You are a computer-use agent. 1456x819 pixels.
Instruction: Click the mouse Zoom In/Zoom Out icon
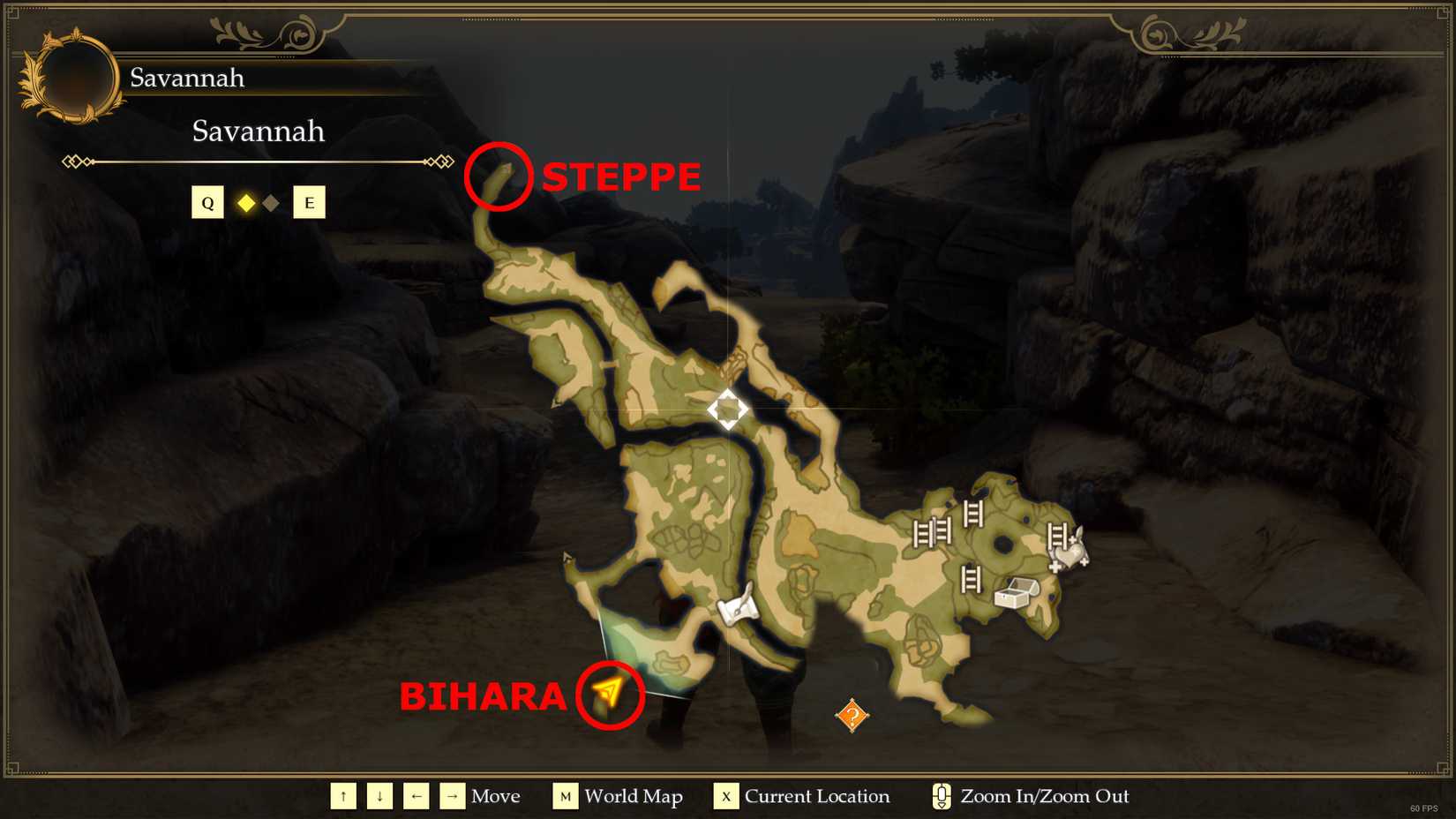tap(941, 796)
